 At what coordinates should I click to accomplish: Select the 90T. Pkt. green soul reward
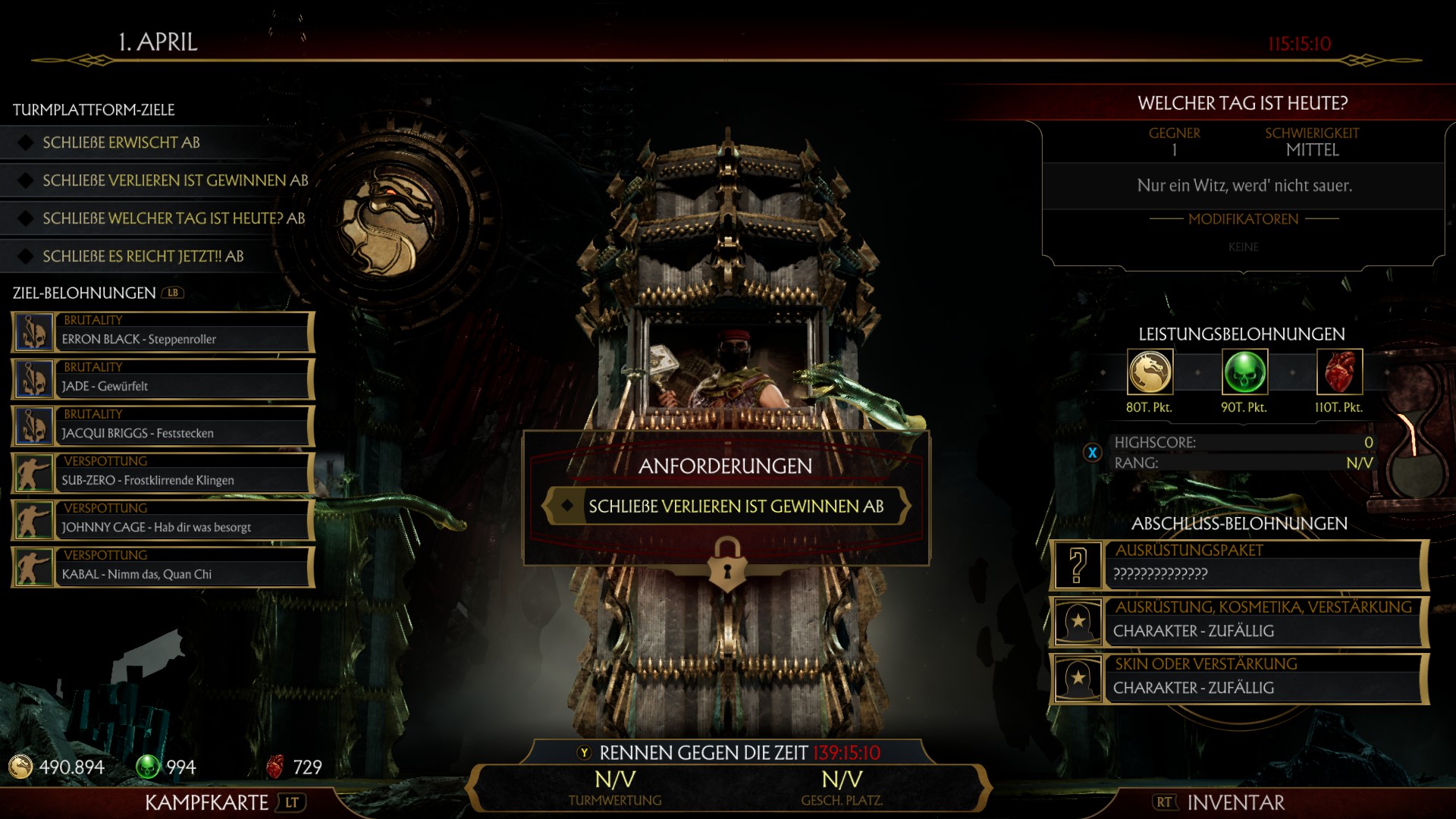coord(1244,372)
